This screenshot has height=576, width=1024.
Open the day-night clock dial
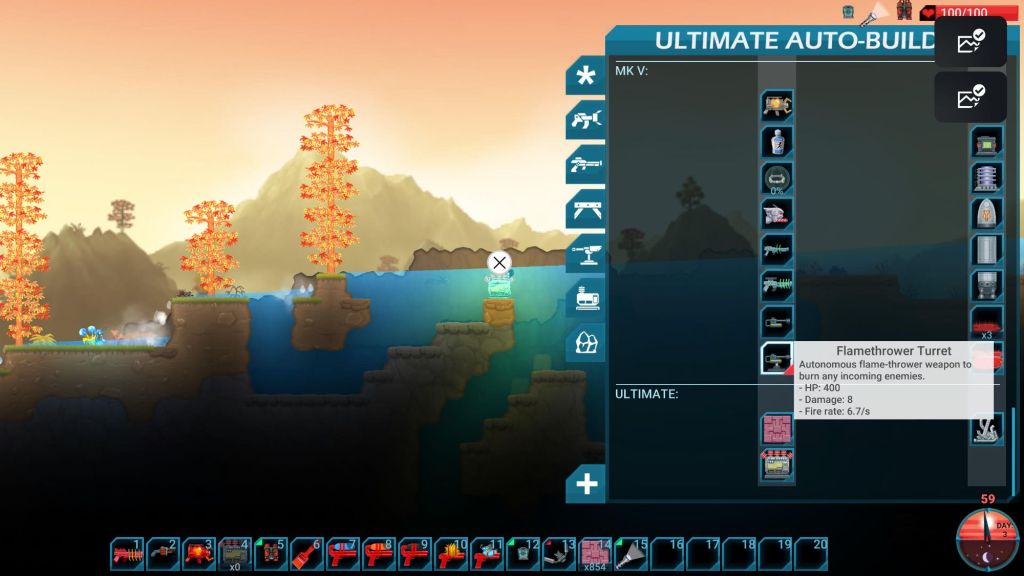[x=986, y=540]
